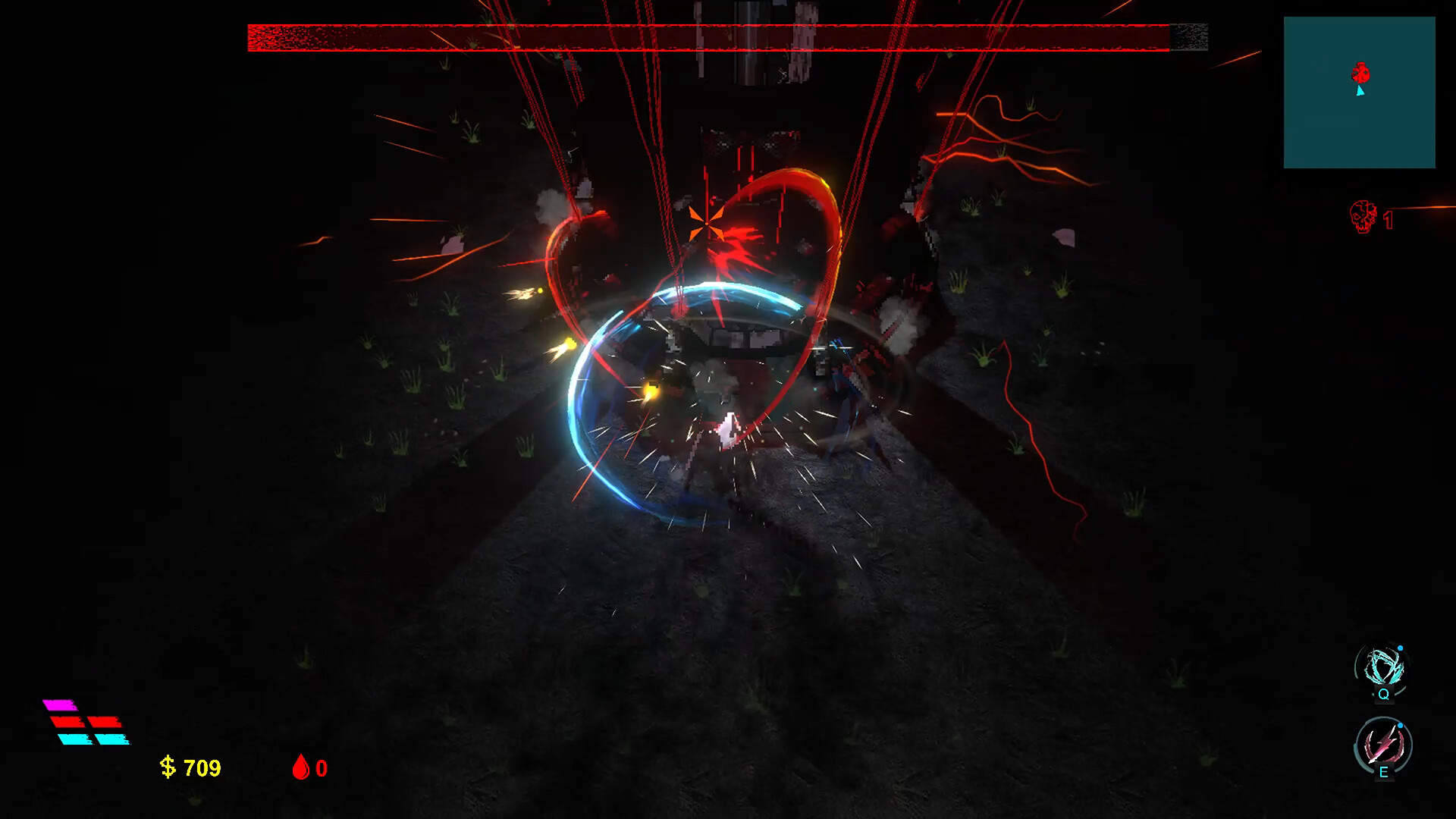
Task: Select the cyan player arrow on the minimap
Action: 1360,91
